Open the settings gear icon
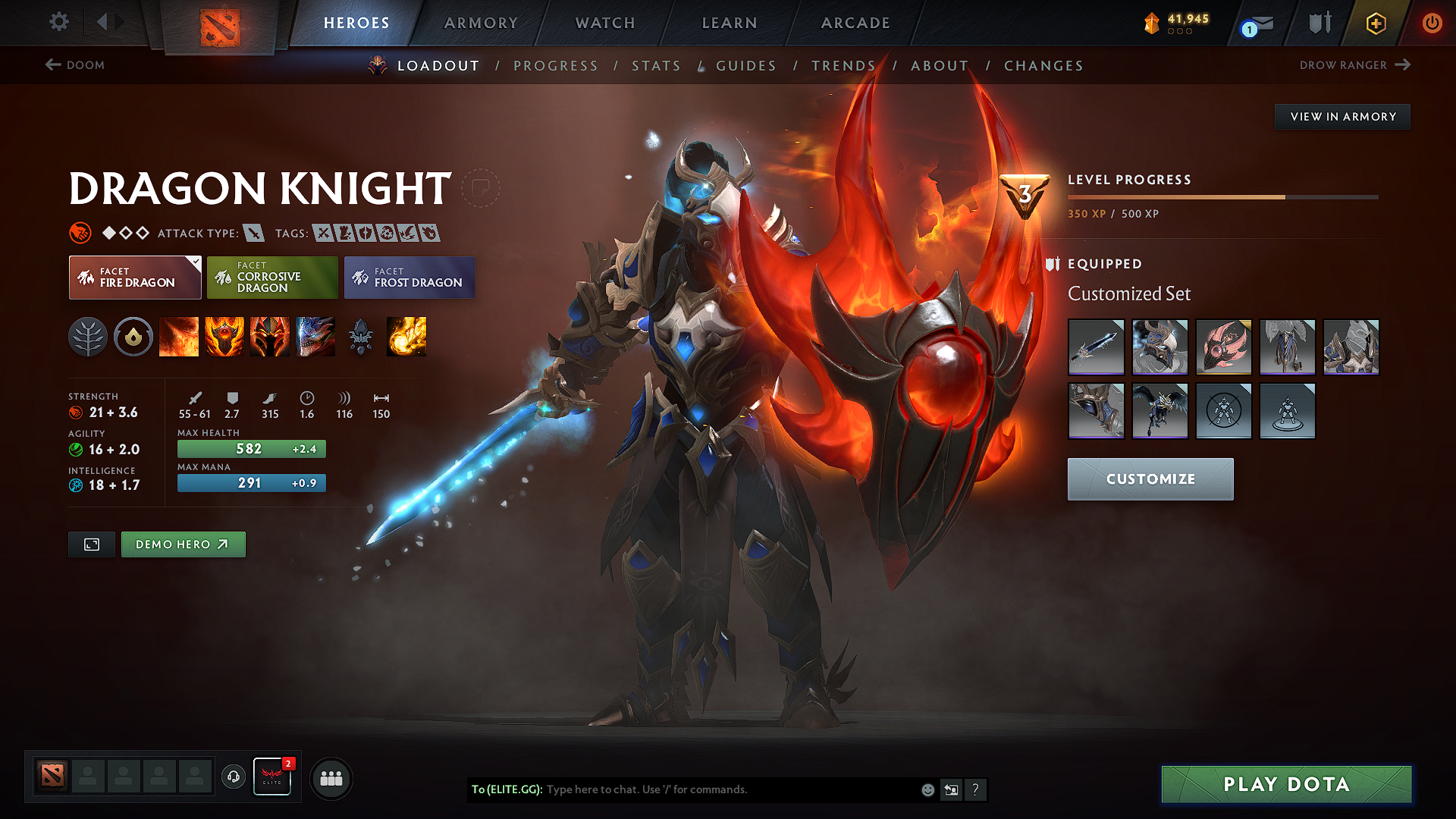This screenshot has width=1456, height=819. tap(58, 23)
